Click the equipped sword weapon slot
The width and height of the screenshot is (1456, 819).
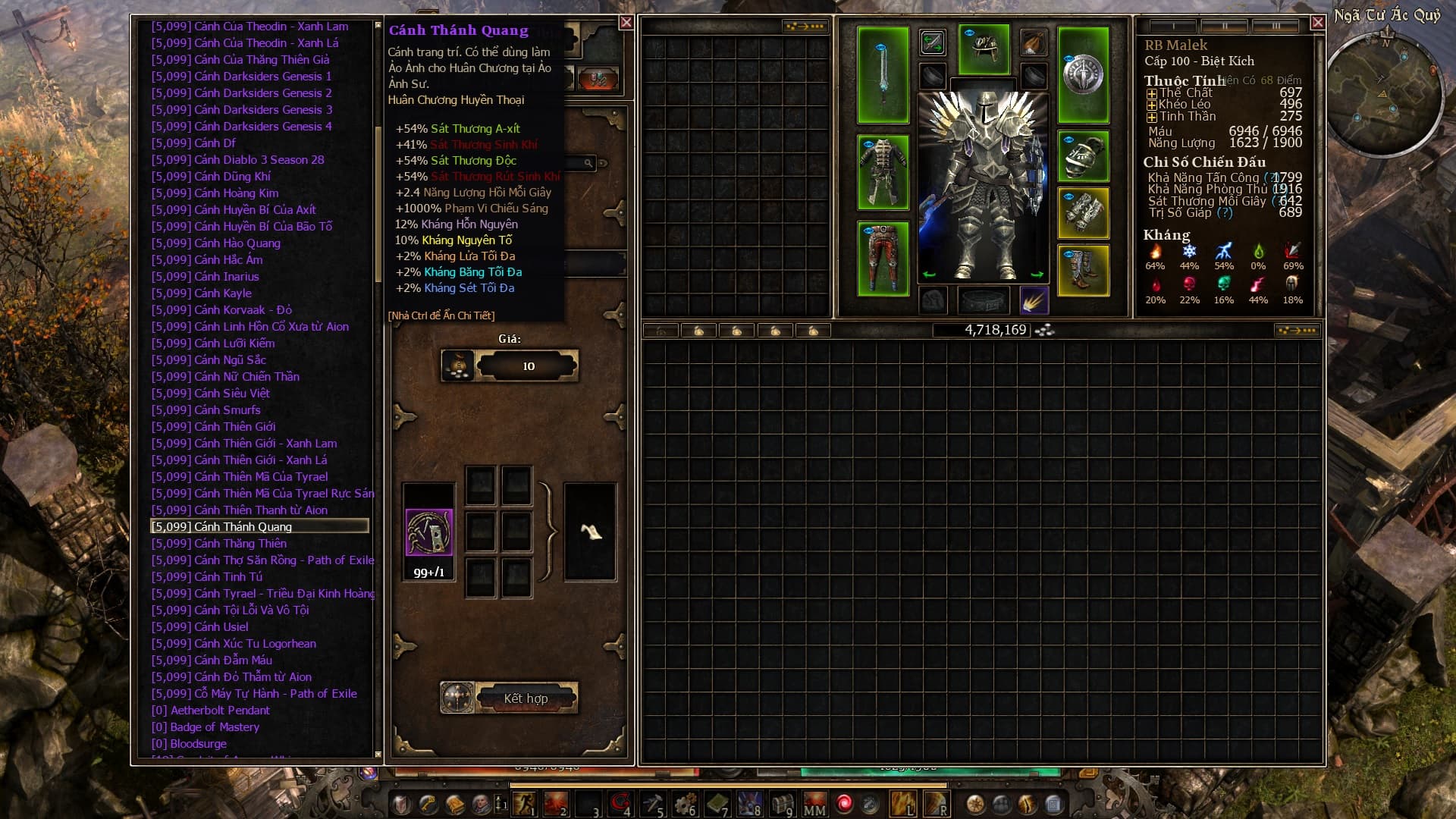point(883,74)
